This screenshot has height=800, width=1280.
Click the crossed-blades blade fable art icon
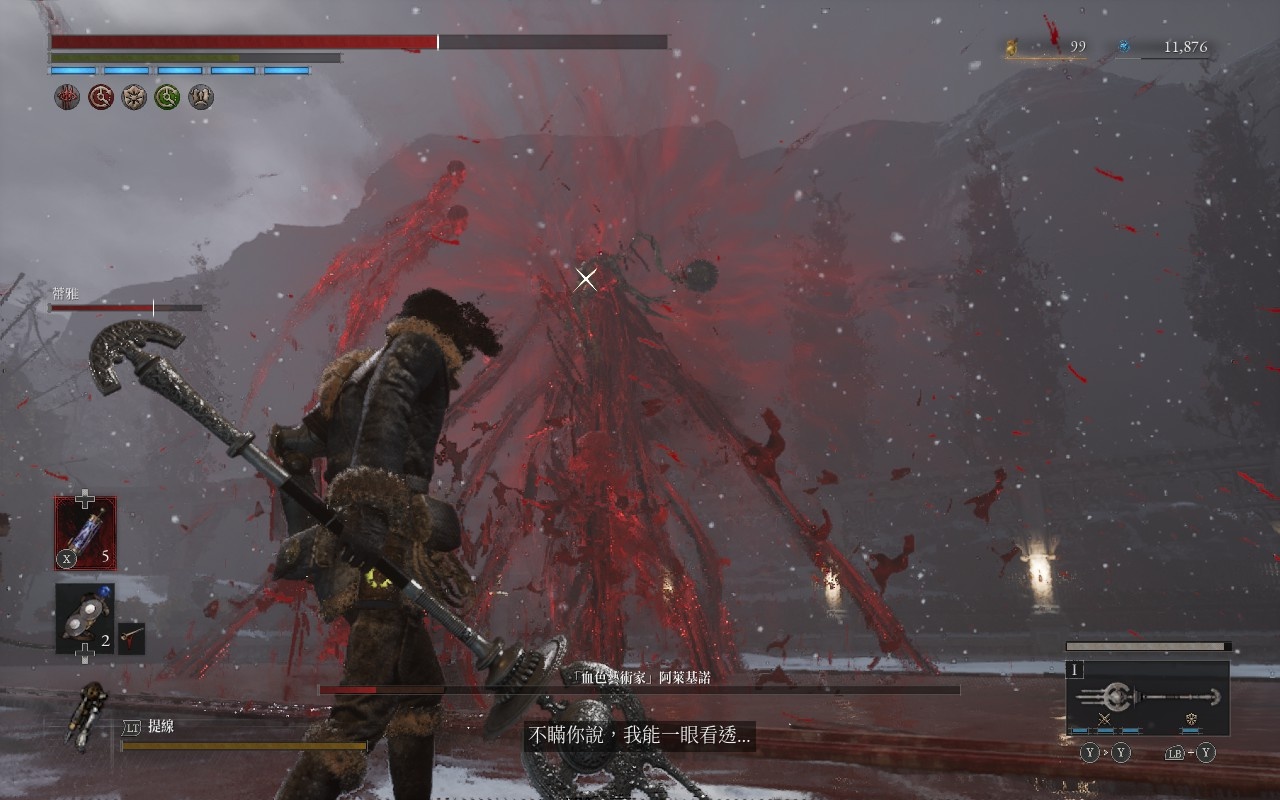tap(1105, 719)
